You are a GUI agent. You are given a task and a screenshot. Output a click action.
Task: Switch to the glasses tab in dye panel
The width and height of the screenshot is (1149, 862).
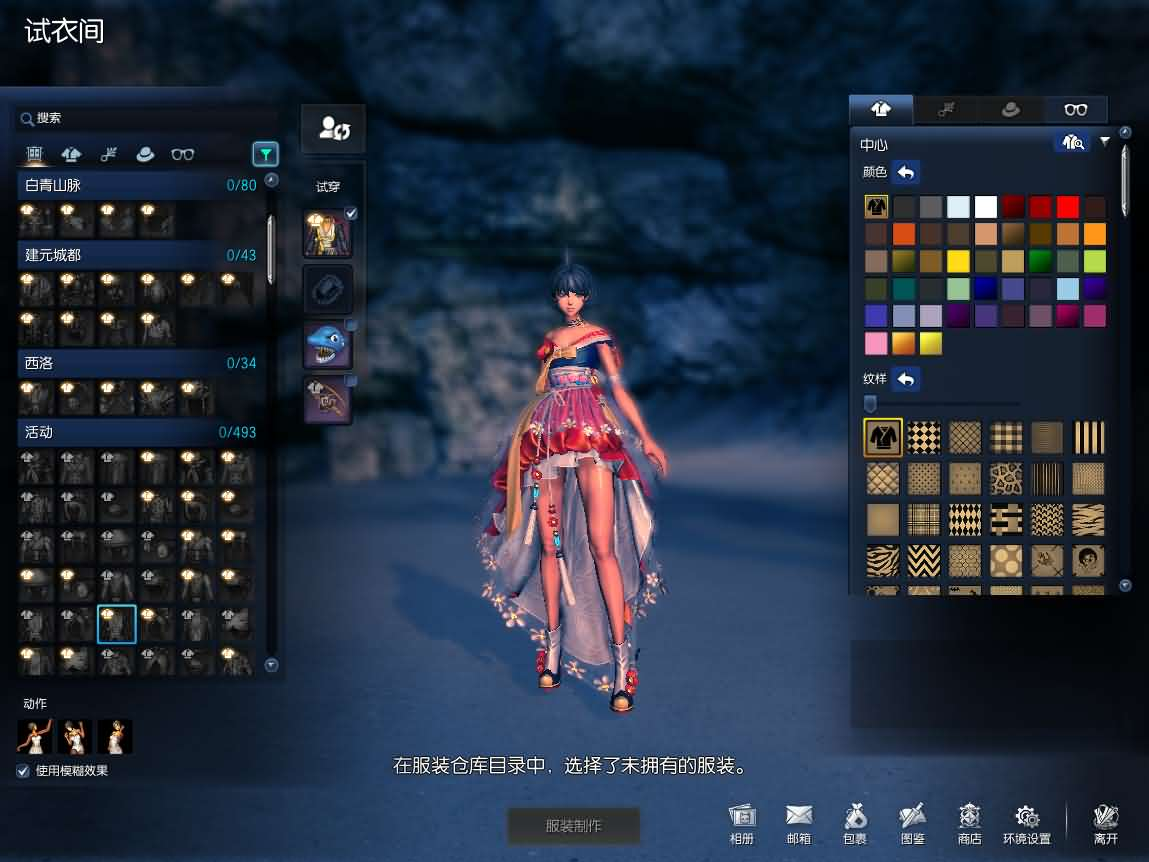1076,110
